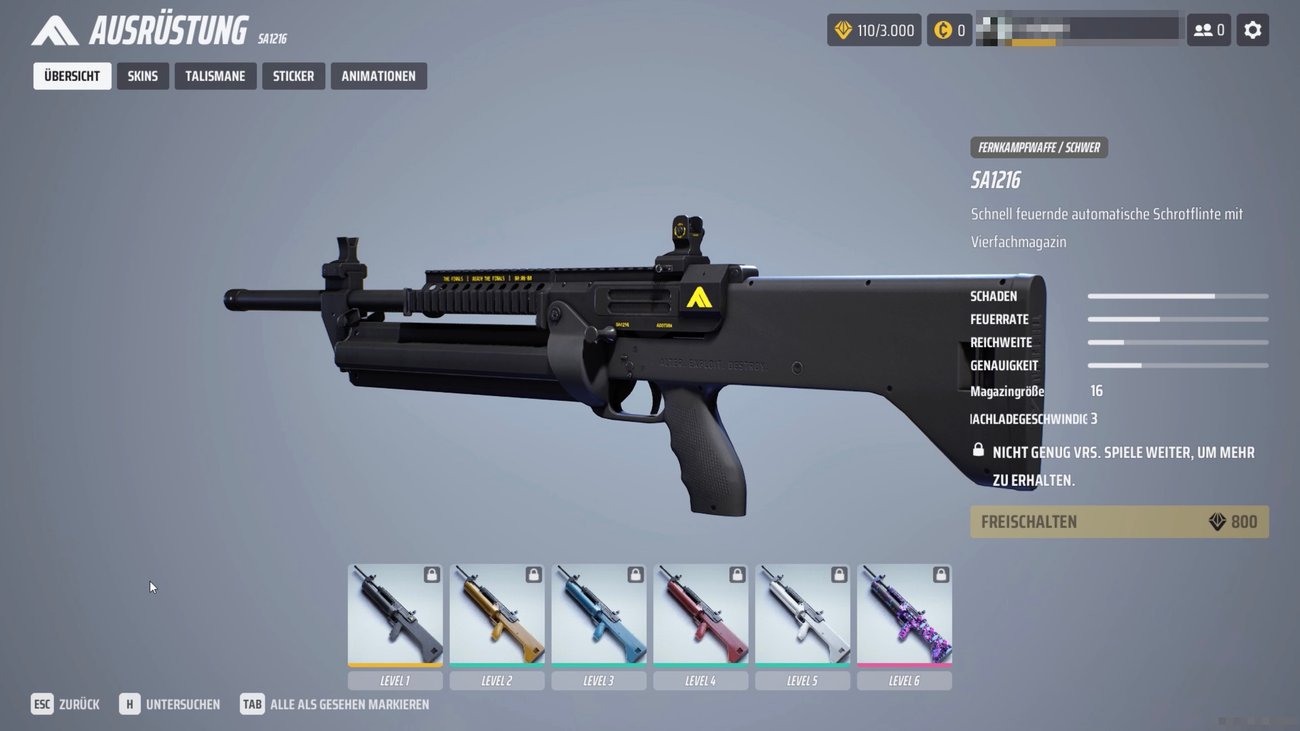Unlock the SA1216 with Freischalten button
The image size is (1300, 731).
point(1119,522)
